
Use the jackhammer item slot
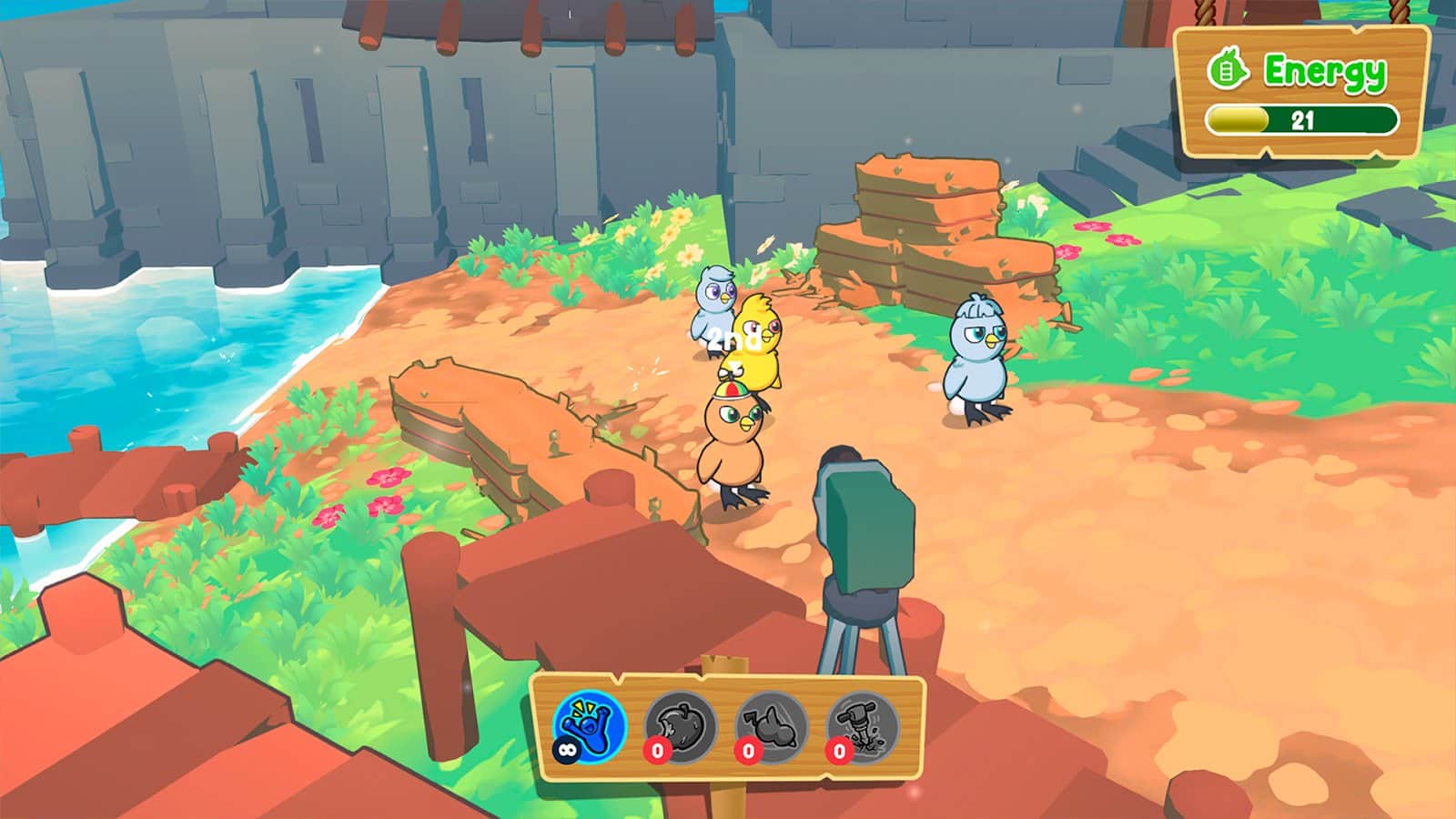[x=862, y=726]
